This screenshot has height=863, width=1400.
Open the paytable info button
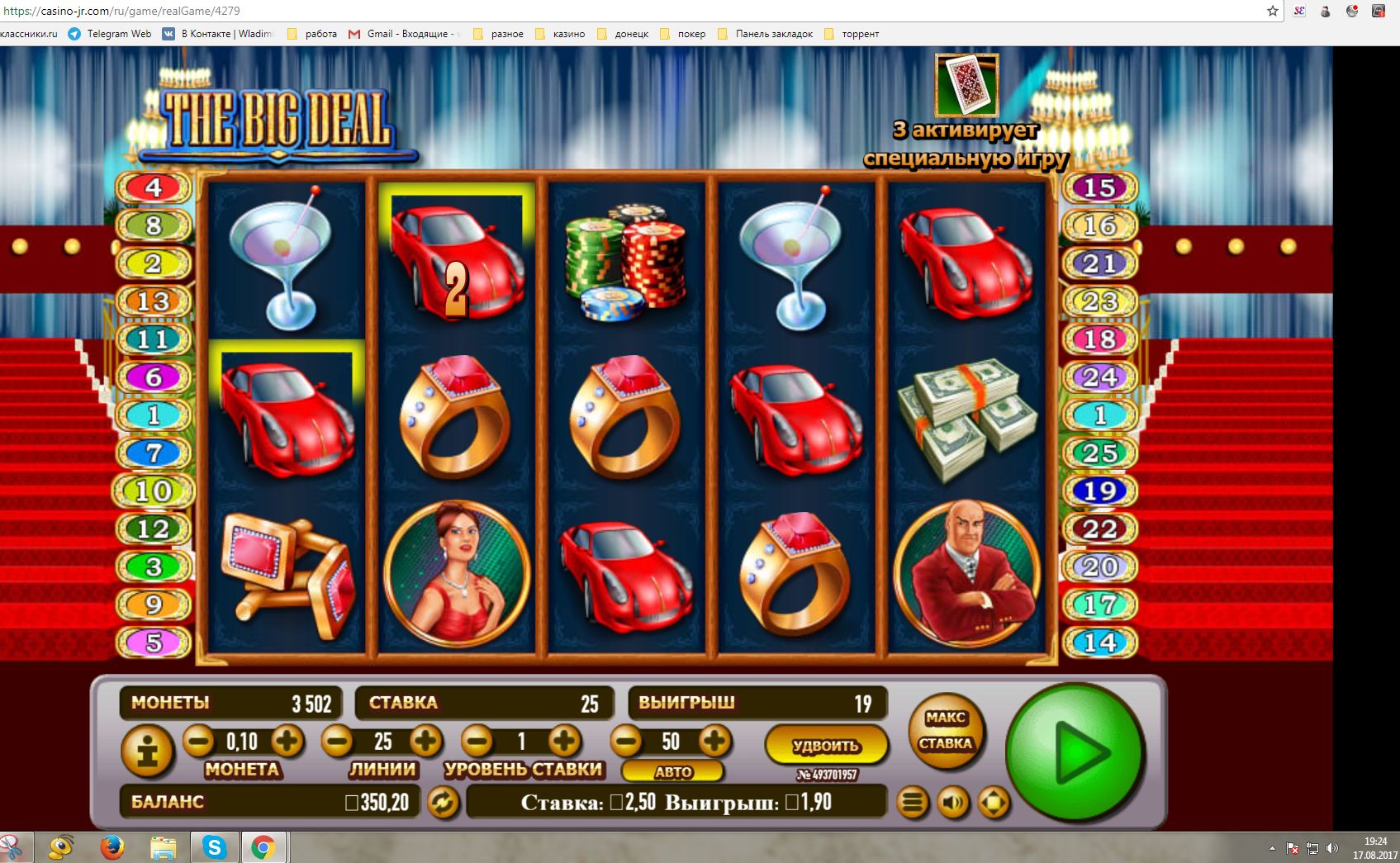point(148,752)
